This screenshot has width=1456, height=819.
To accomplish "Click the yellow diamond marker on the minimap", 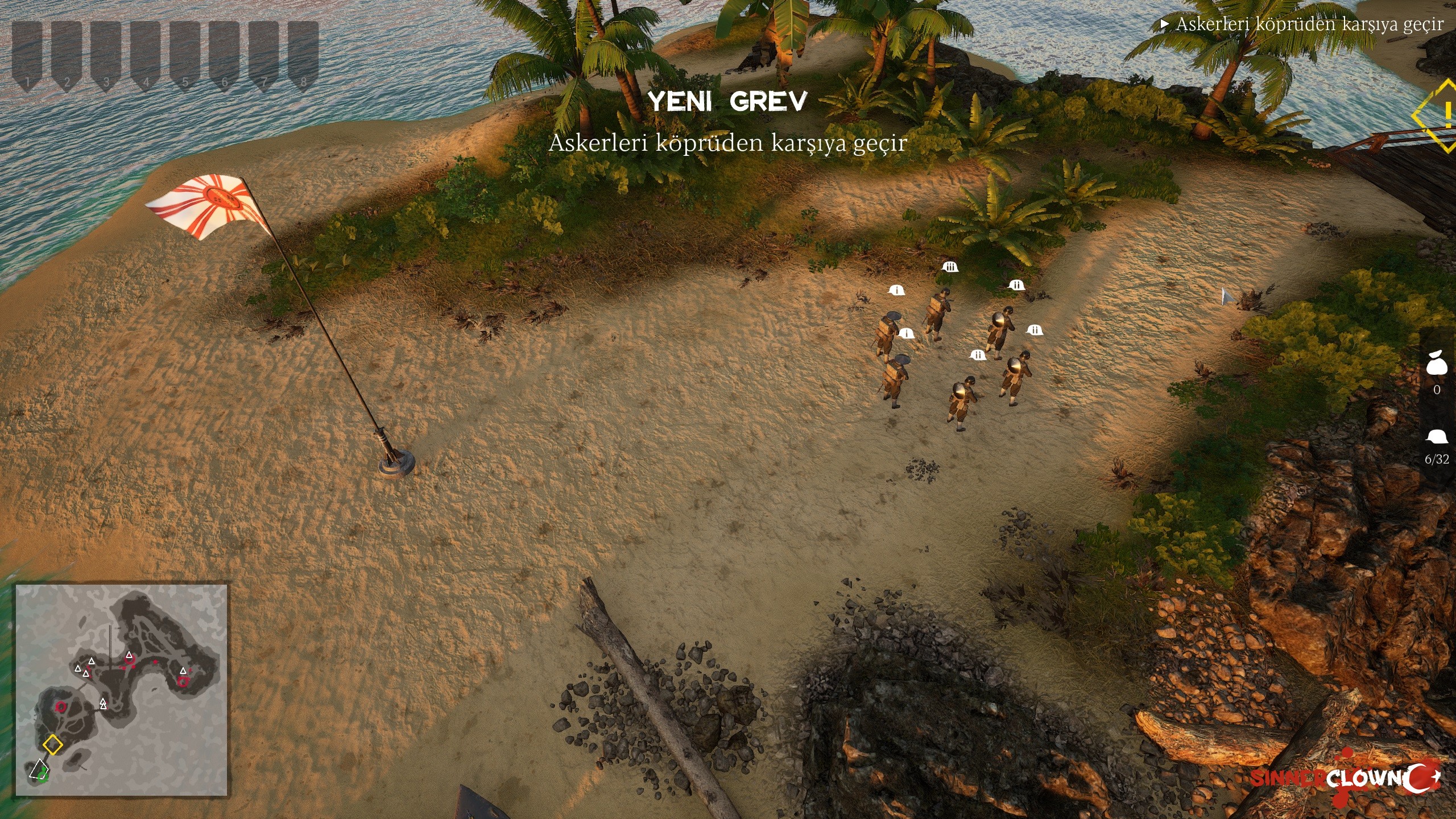I will [53, 744].
